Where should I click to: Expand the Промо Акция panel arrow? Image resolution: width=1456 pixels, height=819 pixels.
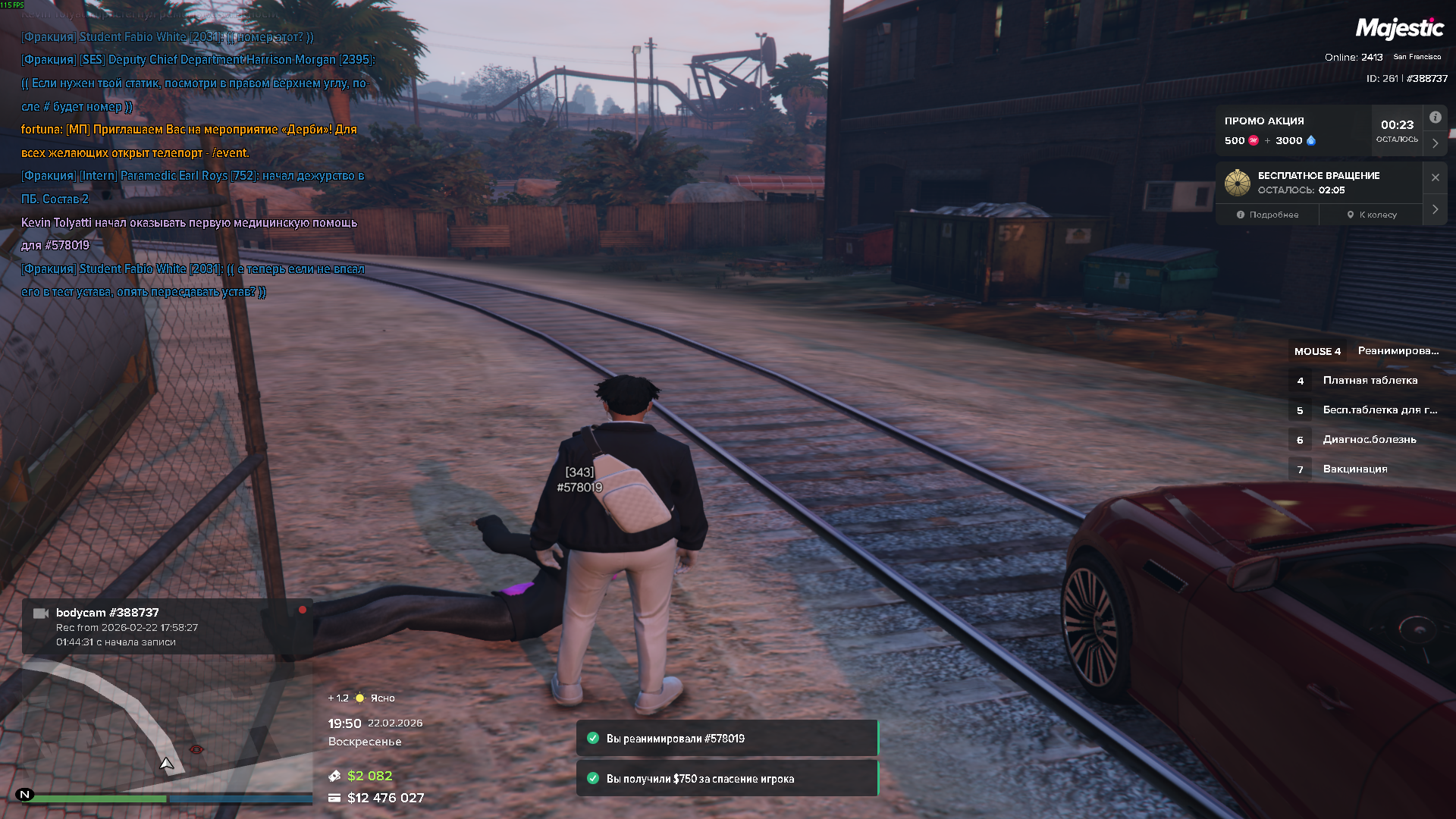1435,143
